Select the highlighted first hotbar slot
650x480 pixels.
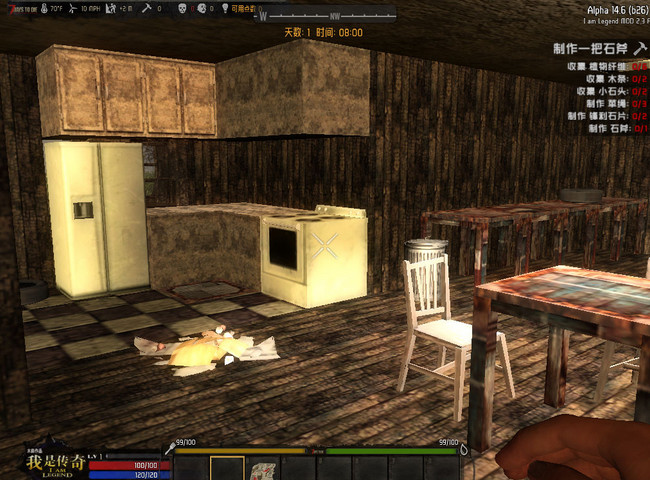click(x=227, y=469)
